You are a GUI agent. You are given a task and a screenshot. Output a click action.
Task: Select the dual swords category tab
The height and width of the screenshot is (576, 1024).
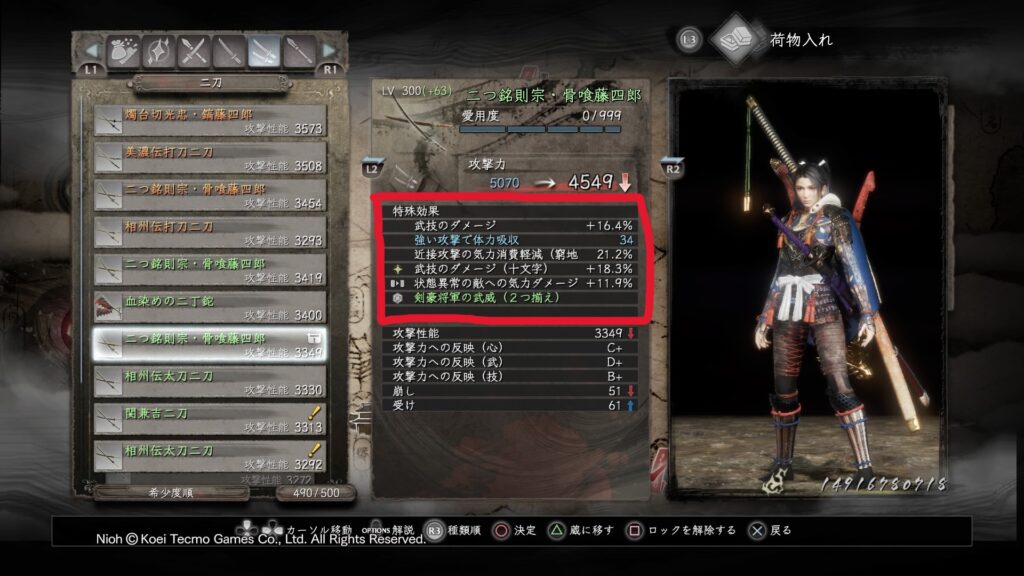[x=265, y=50]
